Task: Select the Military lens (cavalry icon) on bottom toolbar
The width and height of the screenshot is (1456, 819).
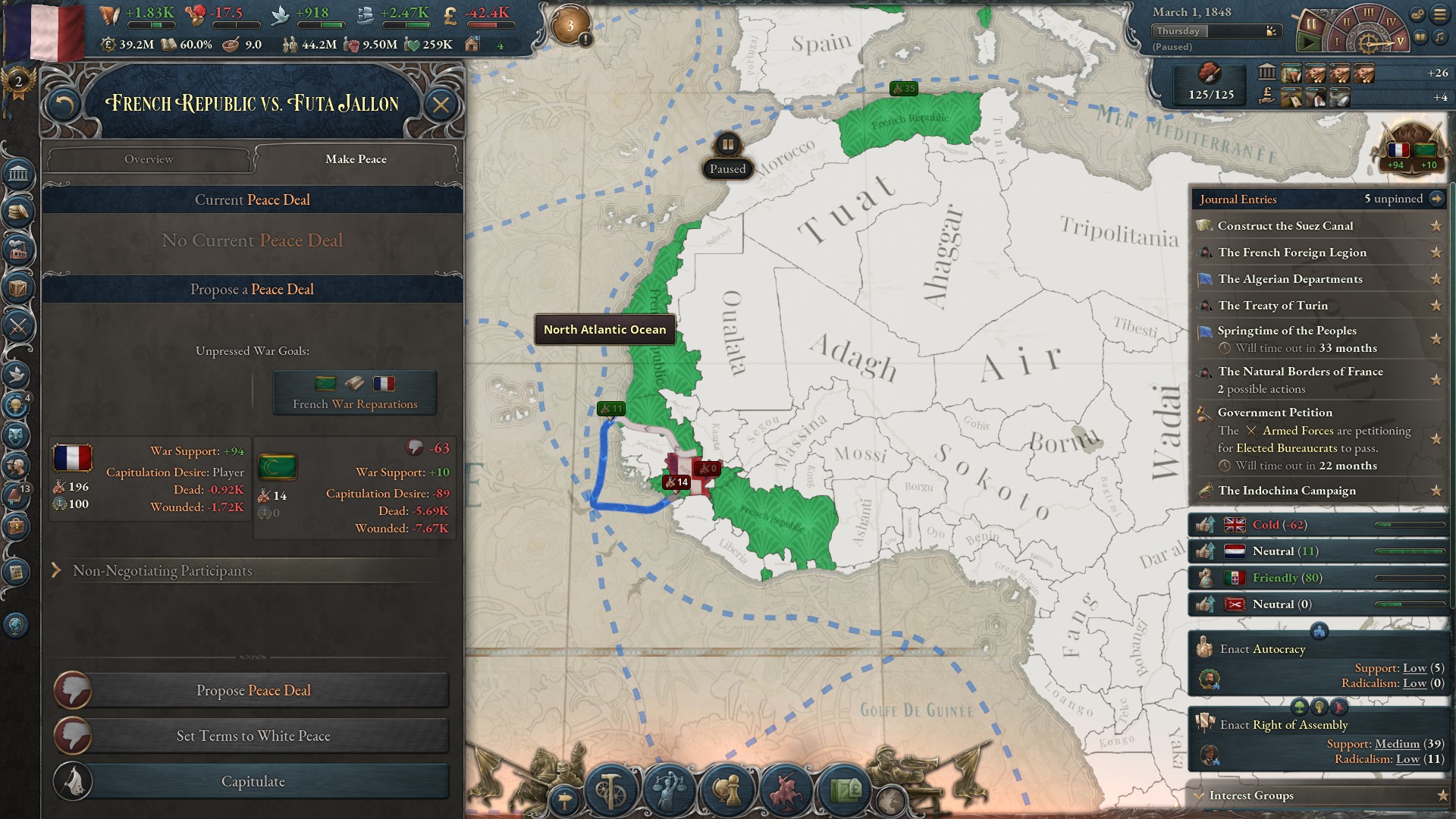Action: point(786,789)
